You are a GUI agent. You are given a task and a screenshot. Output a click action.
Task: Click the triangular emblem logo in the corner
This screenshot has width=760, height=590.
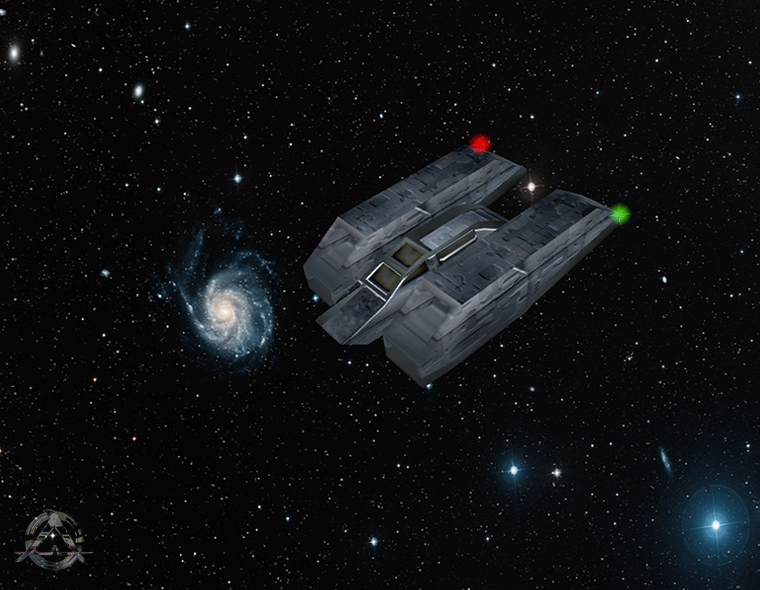(x=52, y=540)
